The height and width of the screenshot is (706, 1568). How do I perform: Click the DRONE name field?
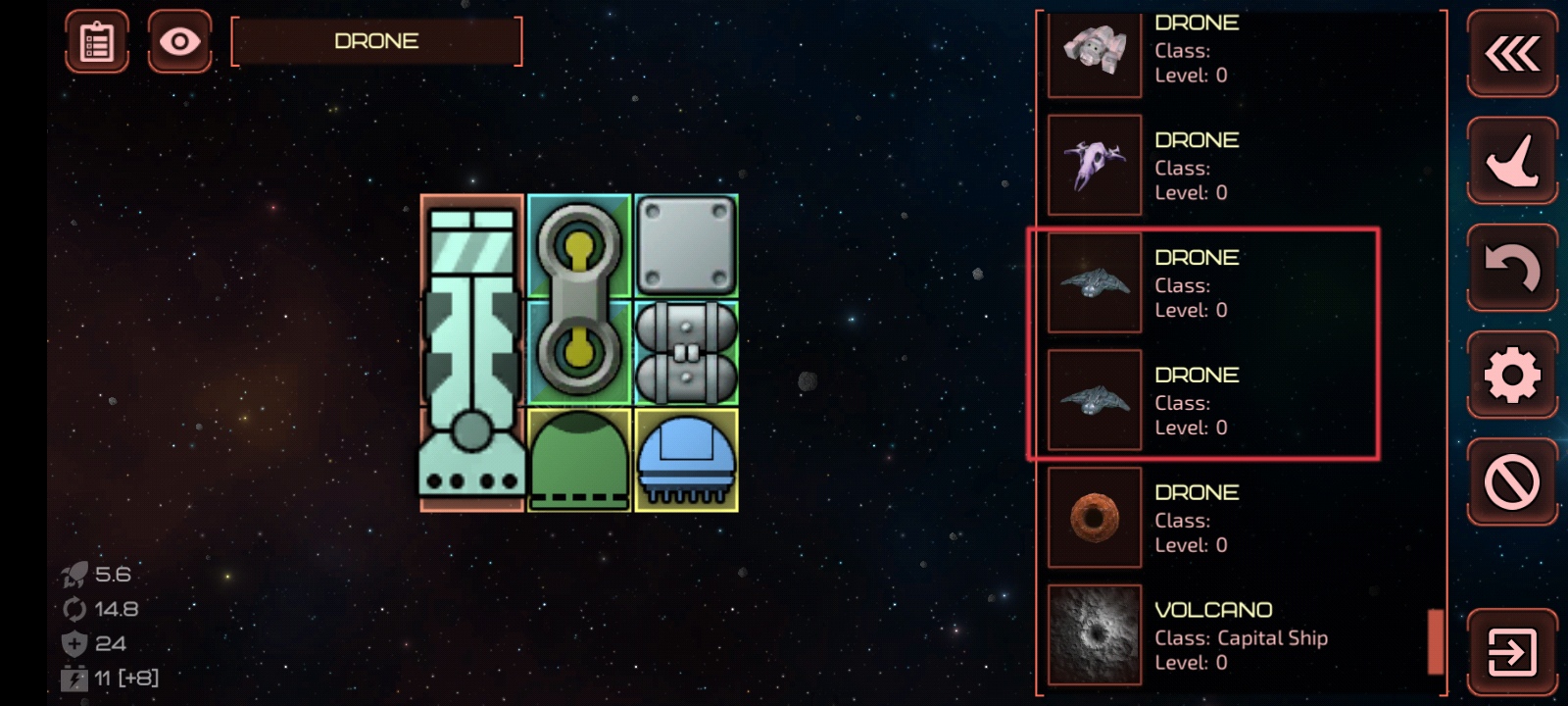coord(376,41)
